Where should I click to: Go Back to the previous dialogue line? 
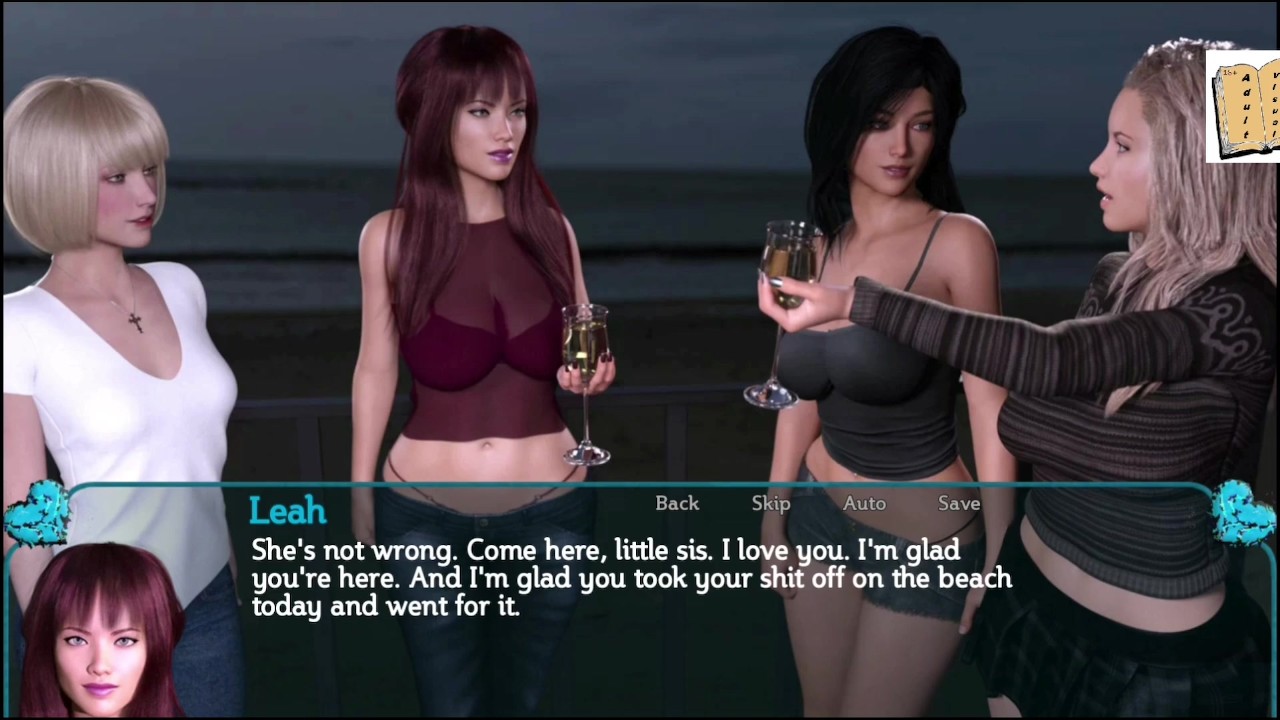[x=677, y=503]
